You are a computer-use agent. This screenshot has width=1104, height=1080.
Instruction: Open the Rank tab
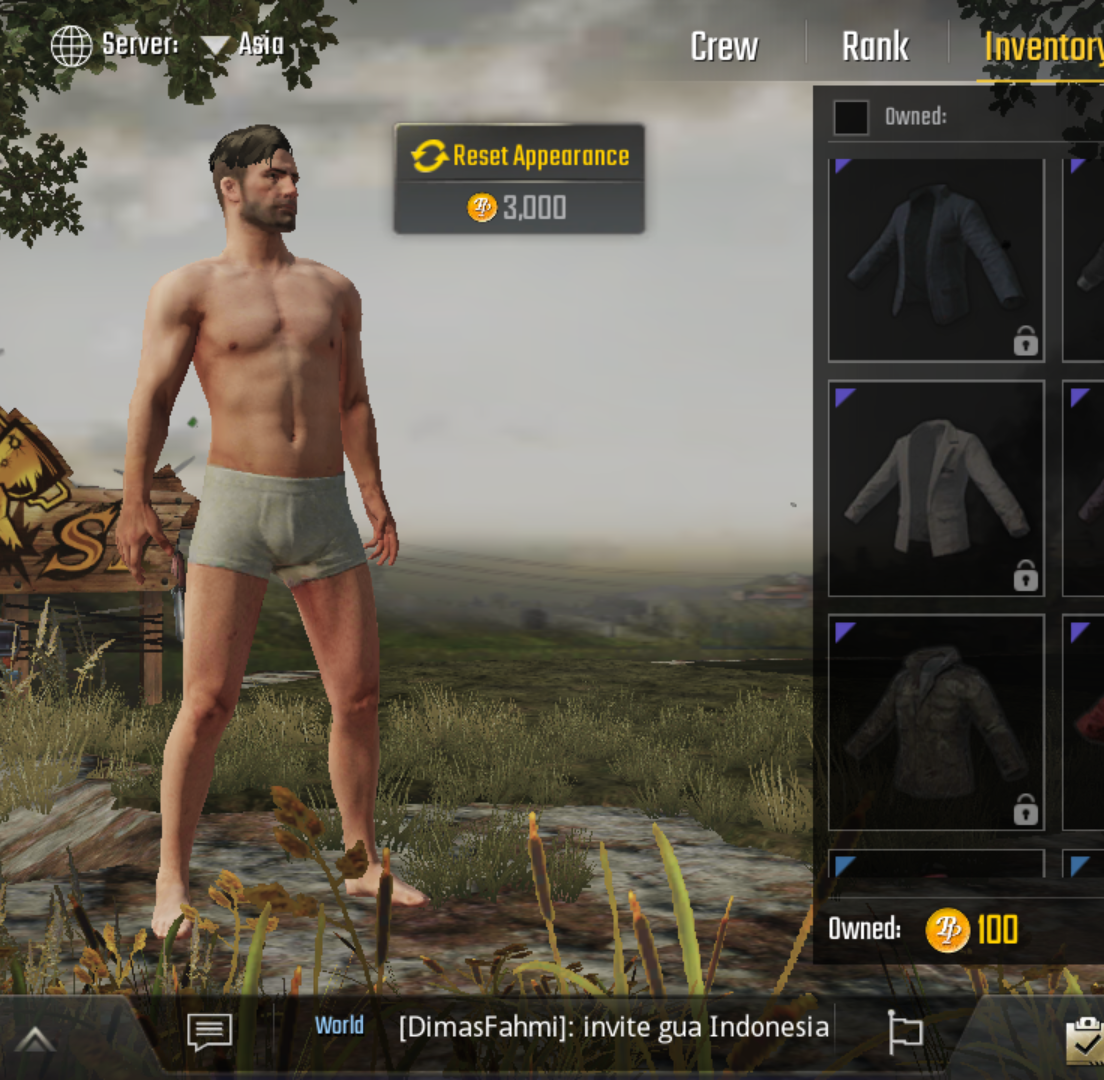875,47
